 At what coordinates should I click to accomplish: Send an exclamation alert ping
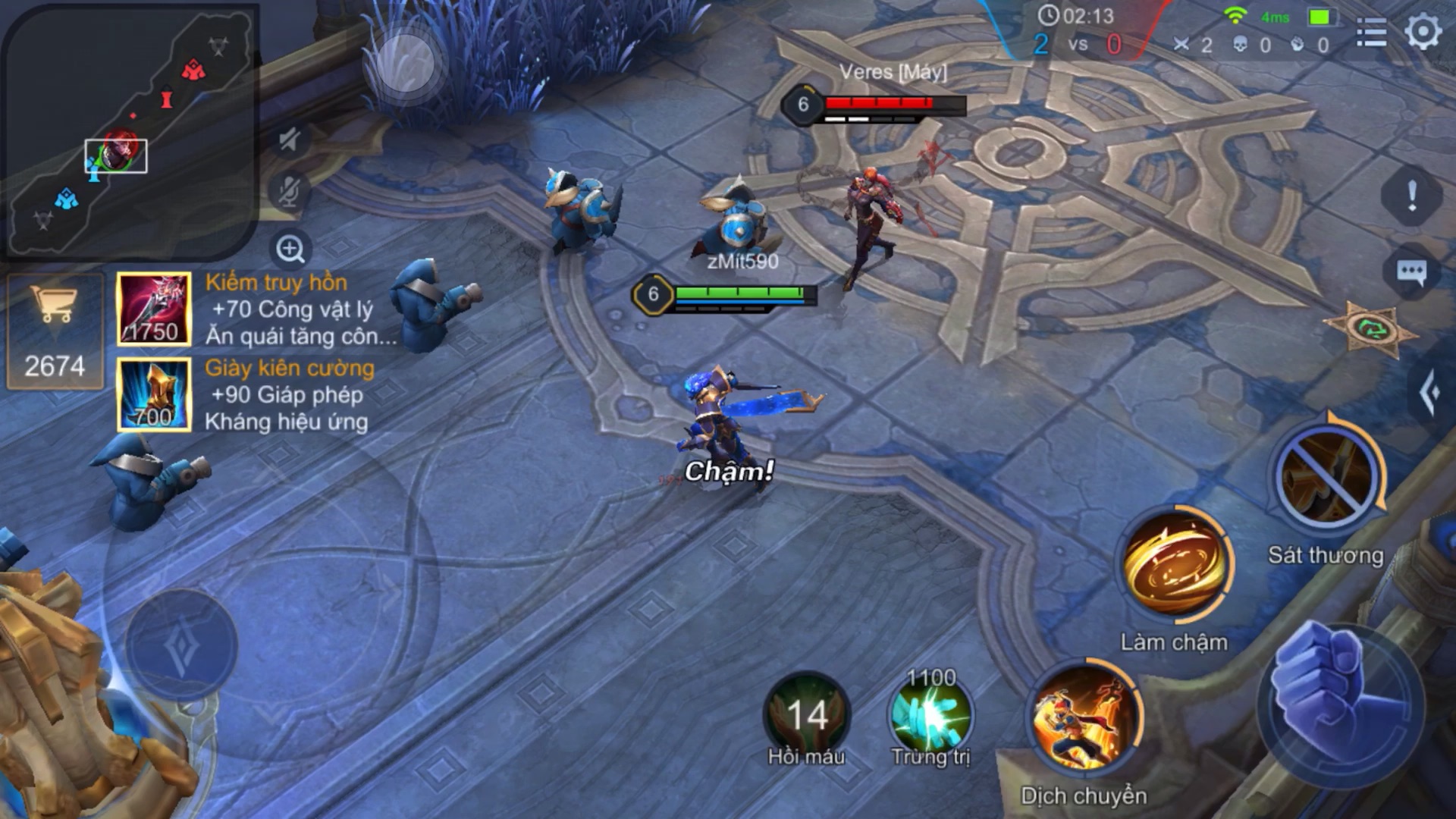tap(1411, 196)
